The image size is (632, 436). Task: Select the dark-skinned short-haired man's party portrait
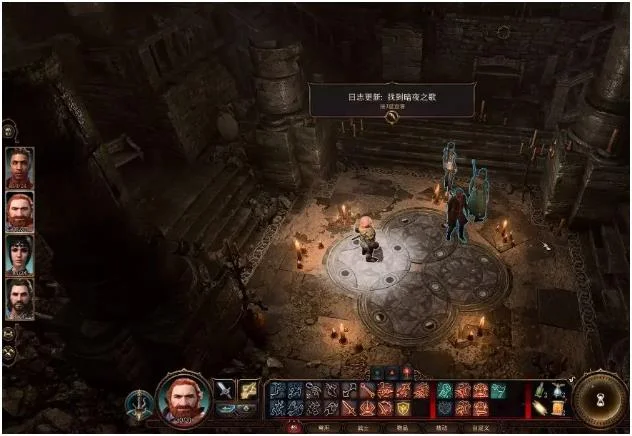20,167
